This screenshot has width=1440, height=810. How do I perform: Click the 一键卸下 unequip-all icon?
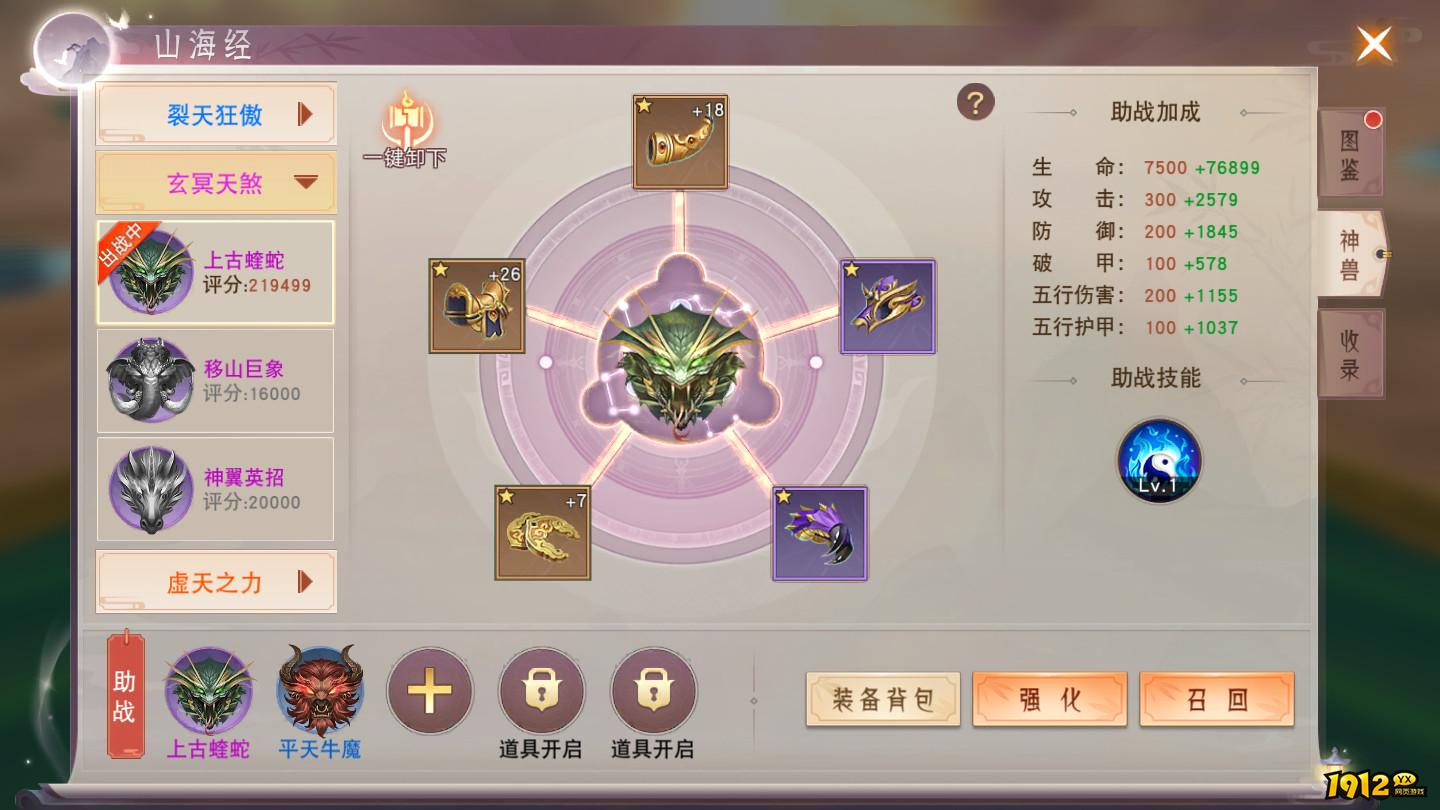coord(404,128)
